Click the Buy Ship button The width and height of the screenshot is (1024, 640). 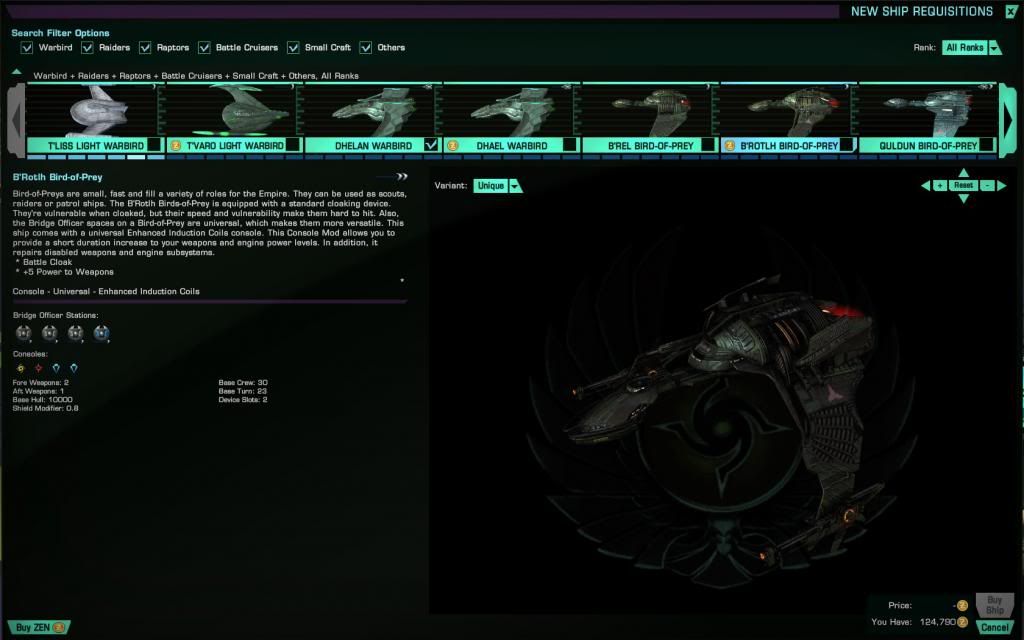point(994,605)
